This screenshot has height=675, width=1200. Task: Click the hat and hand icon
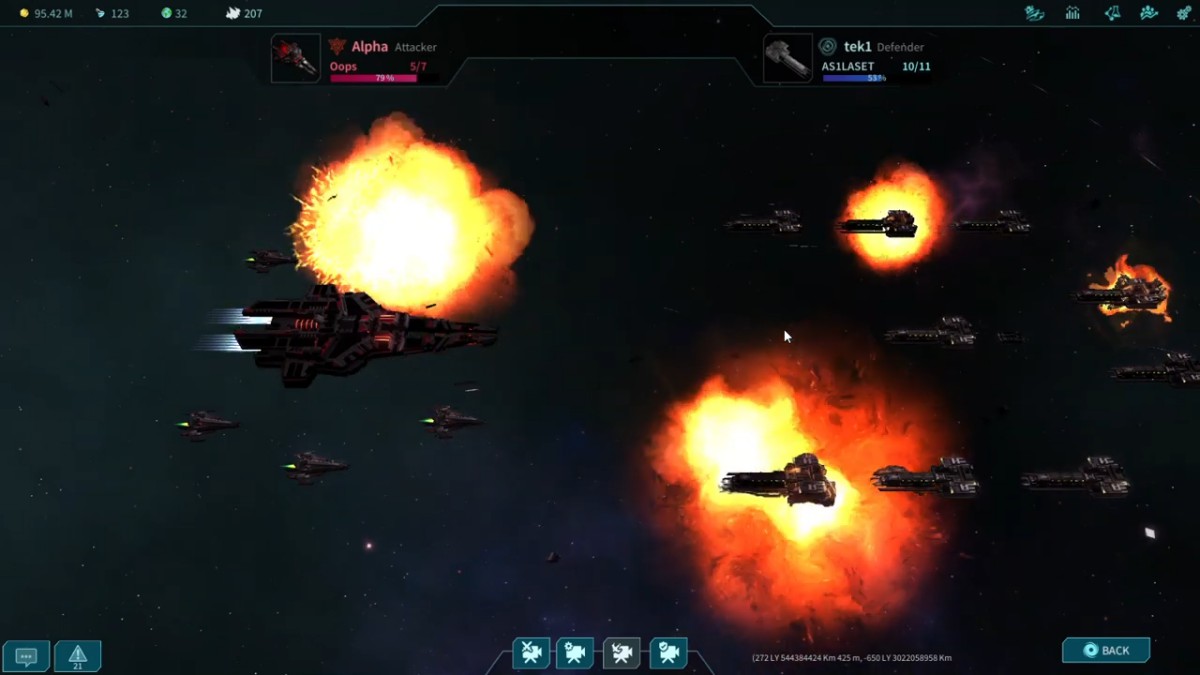[1035, 13]
